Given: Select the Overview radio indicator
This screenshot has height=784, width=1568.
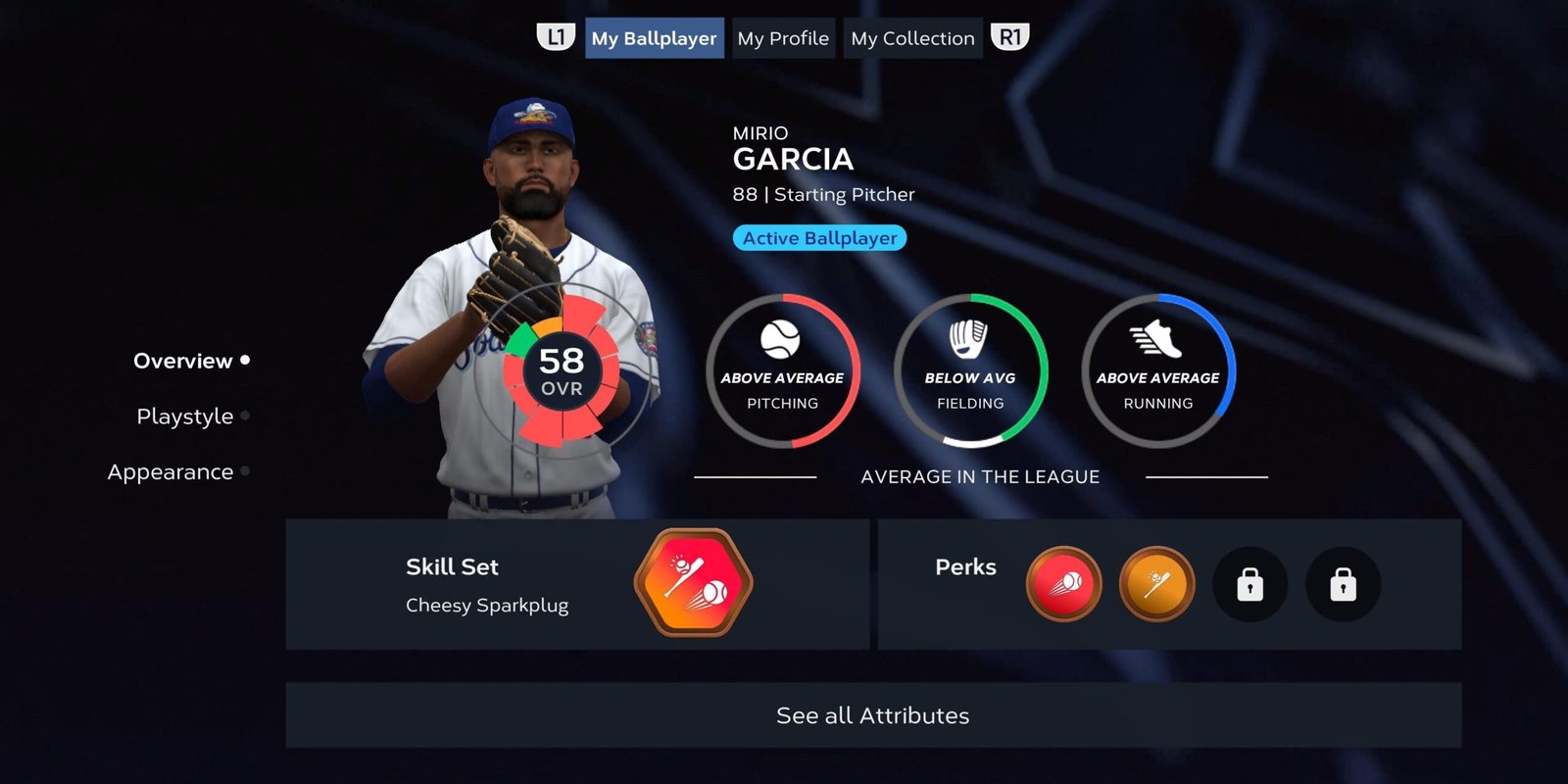Looking at the screenshot, I should [x=245, y=360].
